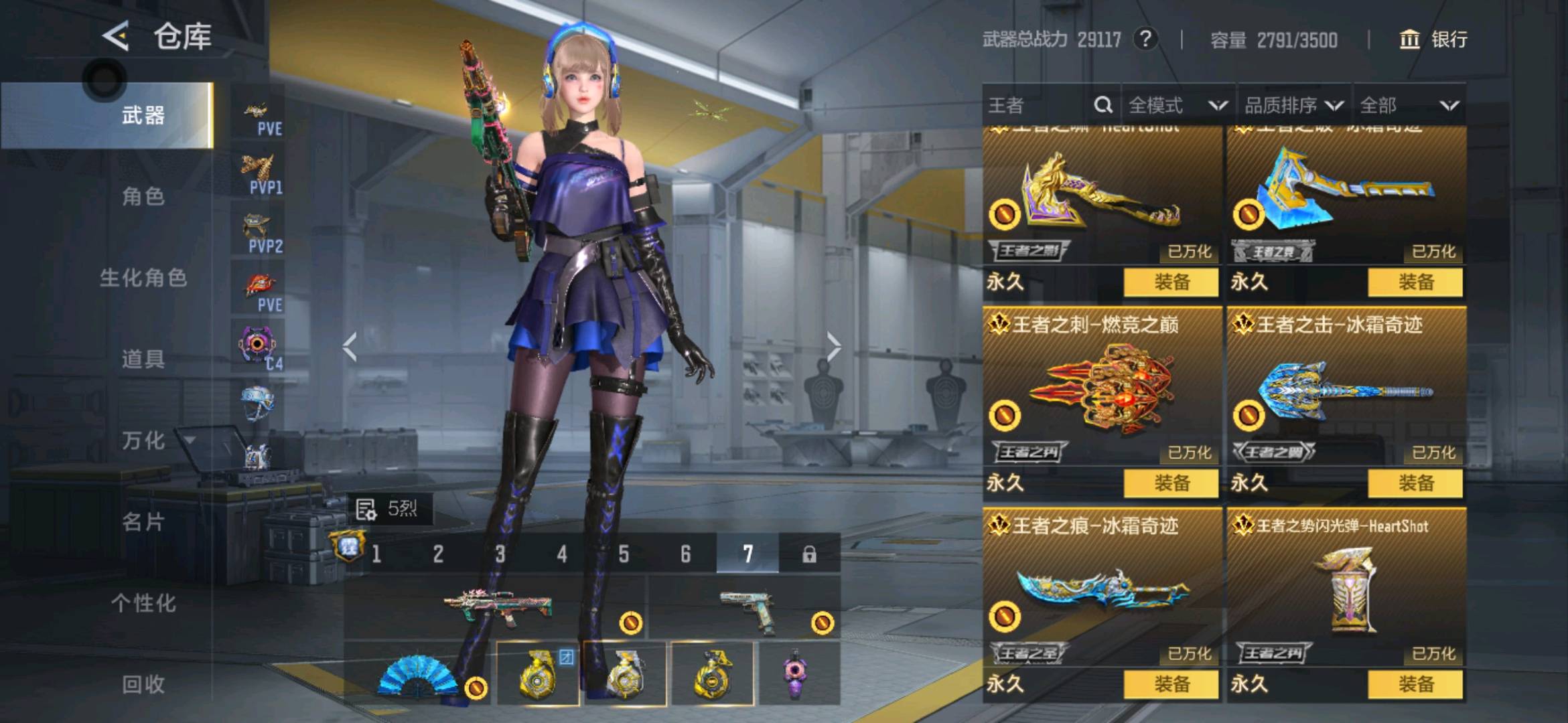This screenshot has width=1568, height=723.
Task: Open the 万化 category
Action: (143, 441)
